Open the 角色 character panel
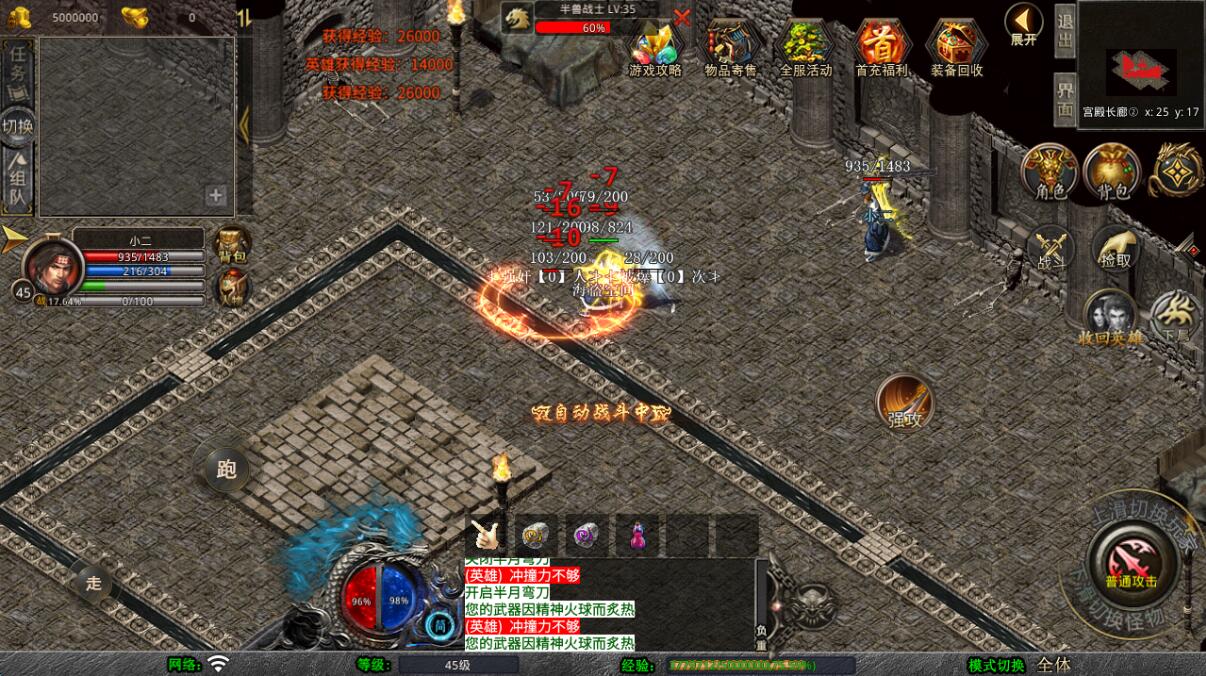The width and height of the screenshot is (1206, 676). pos(1049,171)
